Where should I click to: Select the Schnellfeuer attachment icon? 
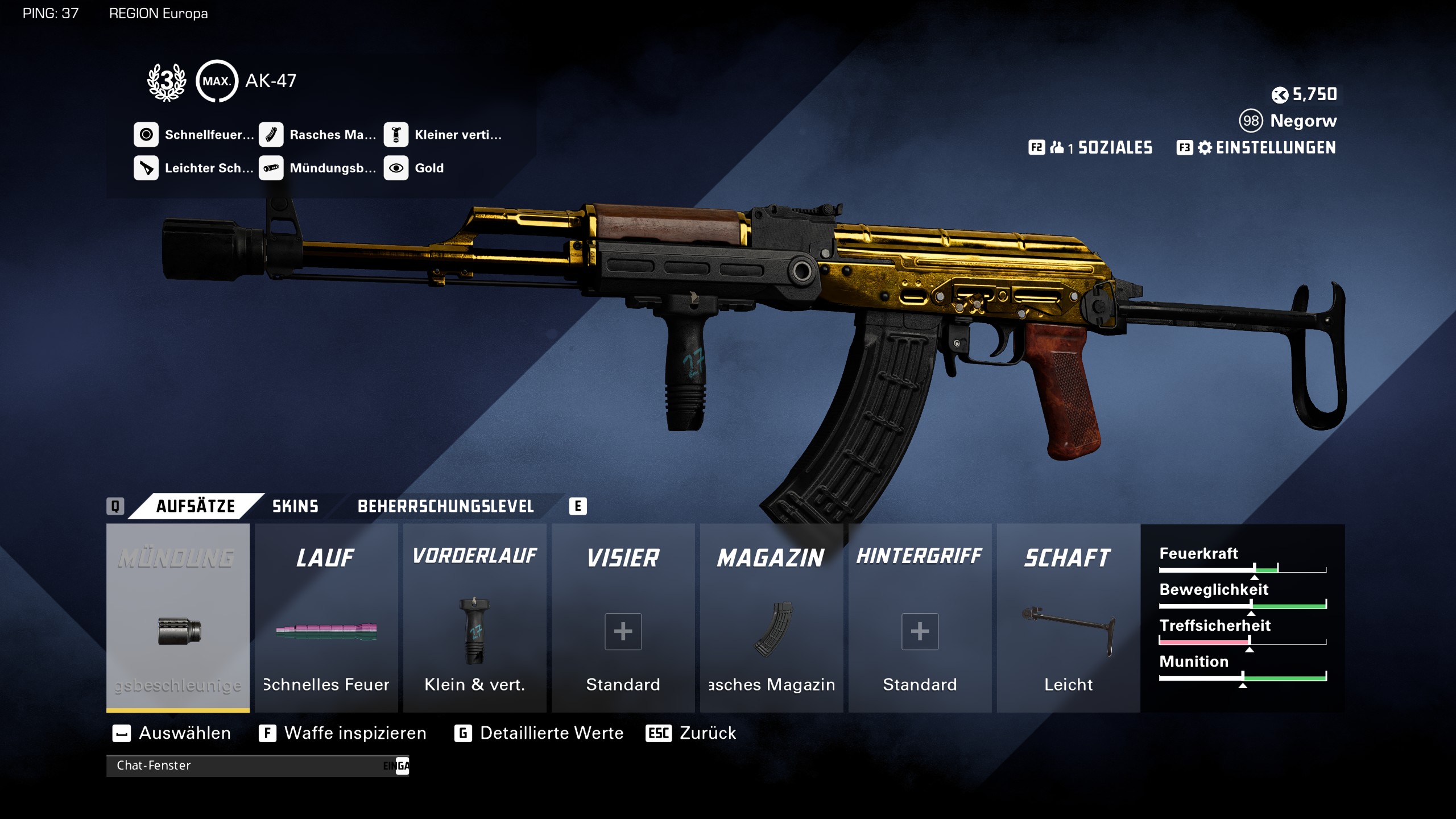coord(147,135)
